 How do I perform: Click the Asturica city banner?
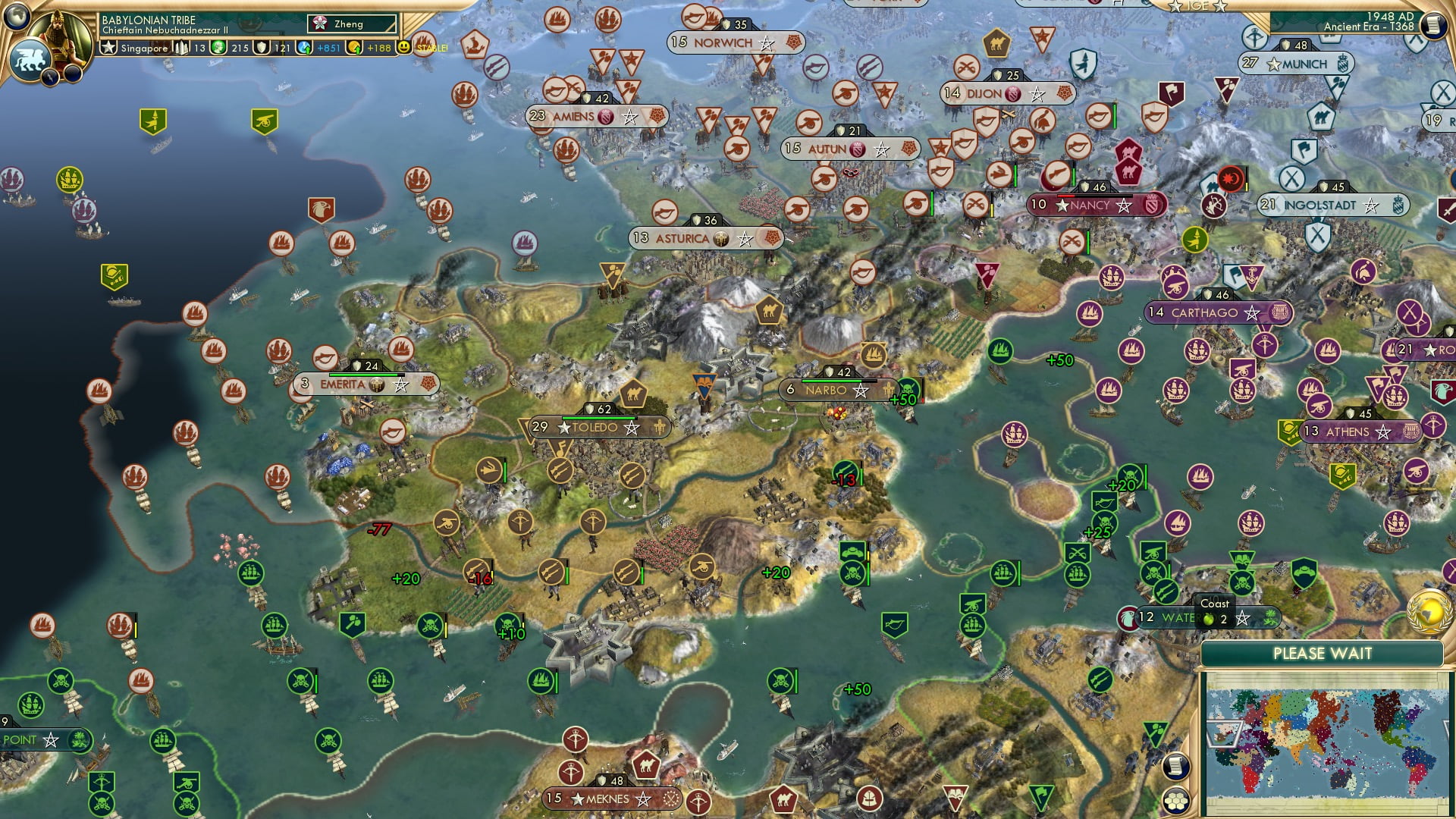[x=682, y=239]
